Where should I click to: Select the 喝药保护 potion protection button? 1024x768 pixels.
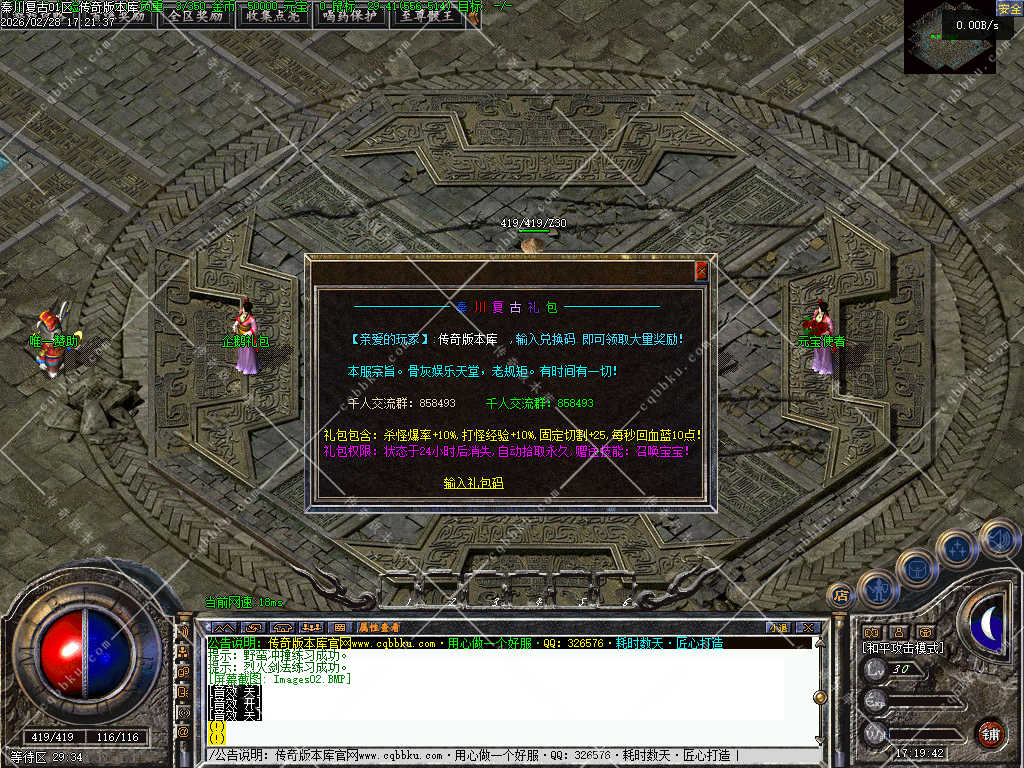[350, 16]
